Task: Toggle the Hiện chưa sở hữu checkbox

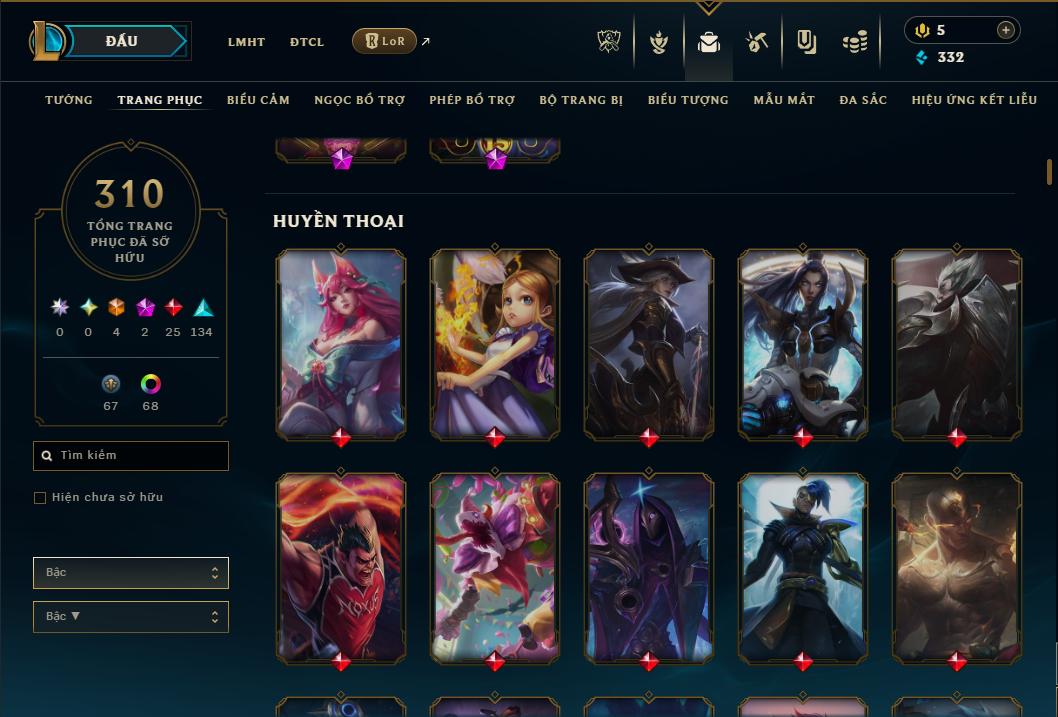Action: [x=40, y=498]
